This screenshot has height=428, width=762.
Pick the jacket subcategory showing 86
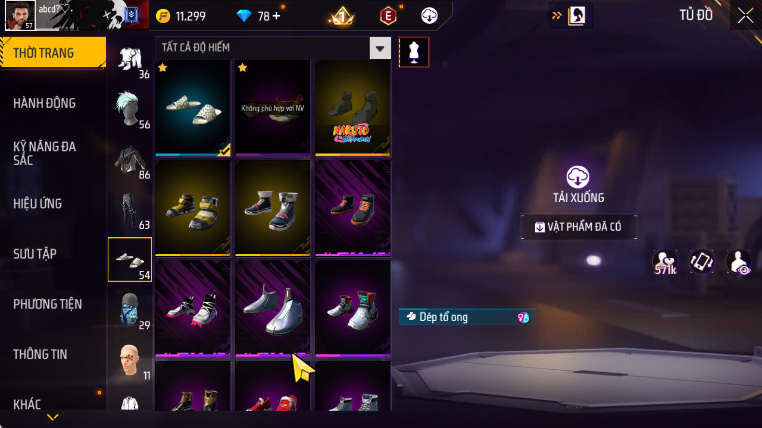pos(130,160)
